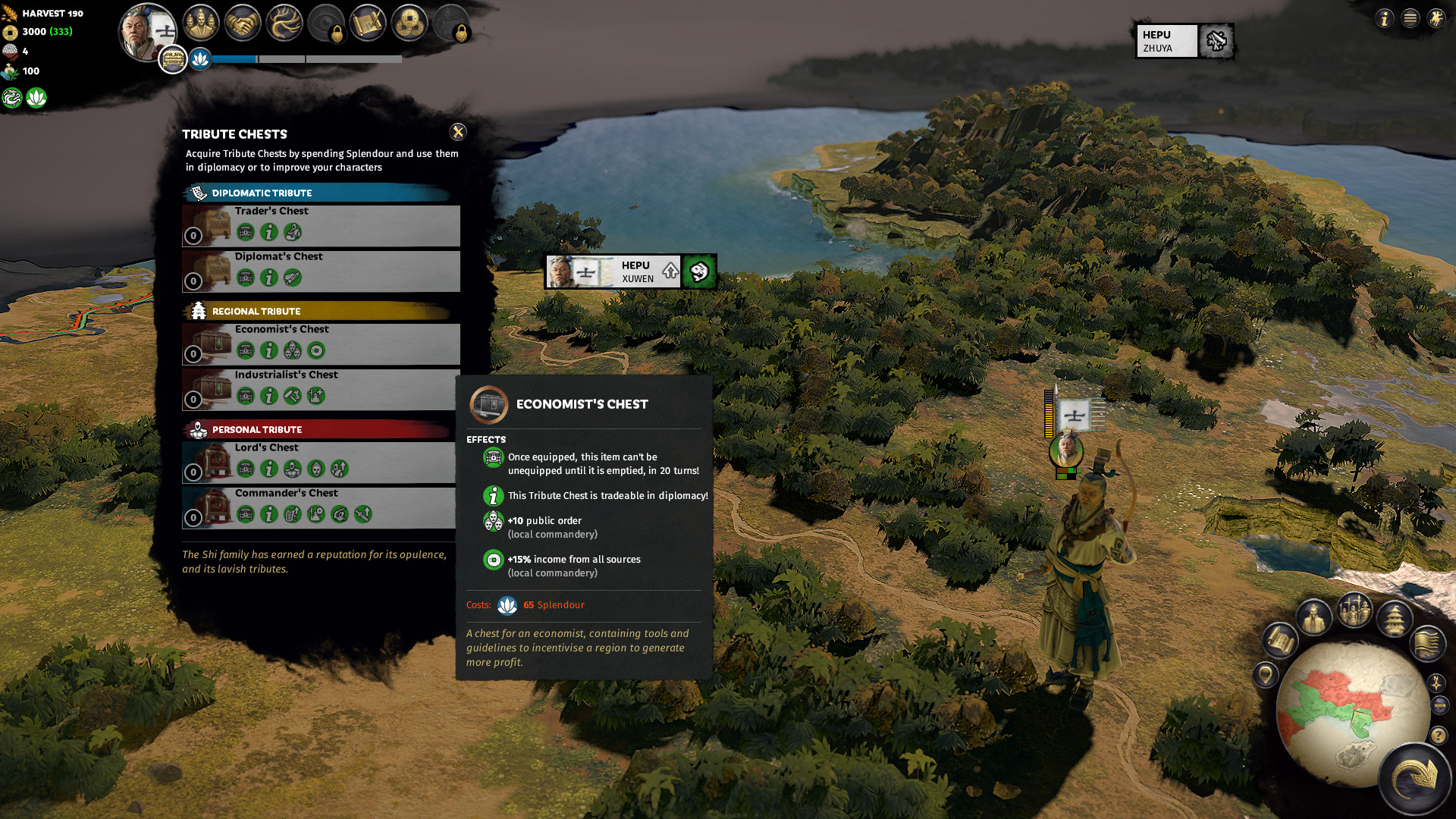The height and width of the screenshot is (819, 1456).
Task: Open the treasury coins icon in the toolbar
Action: [409, 23]
